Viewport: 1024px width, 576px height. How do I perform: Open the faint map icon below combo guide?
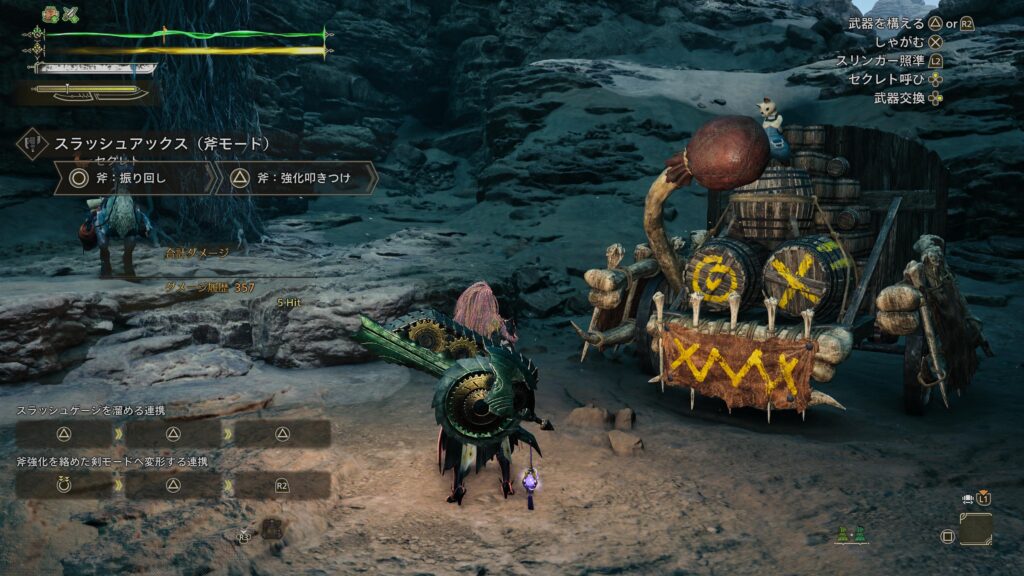click(271, 529)
